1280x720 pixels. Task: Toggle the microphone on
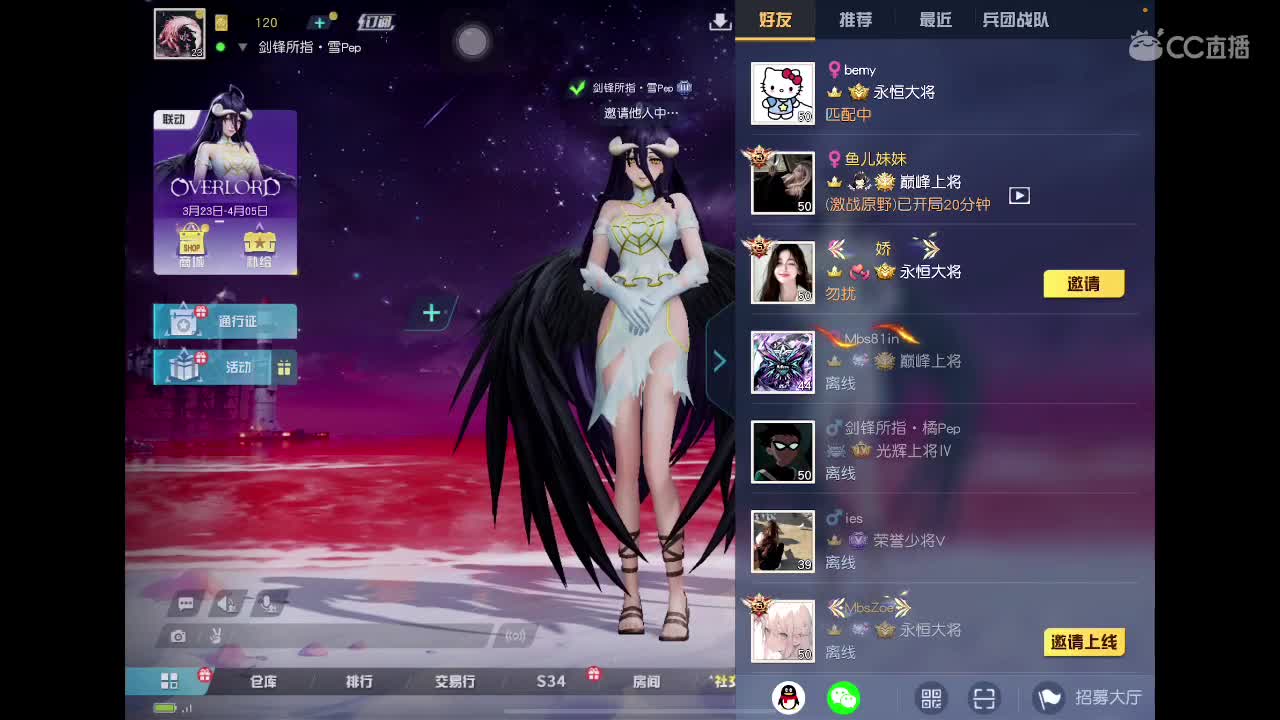tap(267, 604)
